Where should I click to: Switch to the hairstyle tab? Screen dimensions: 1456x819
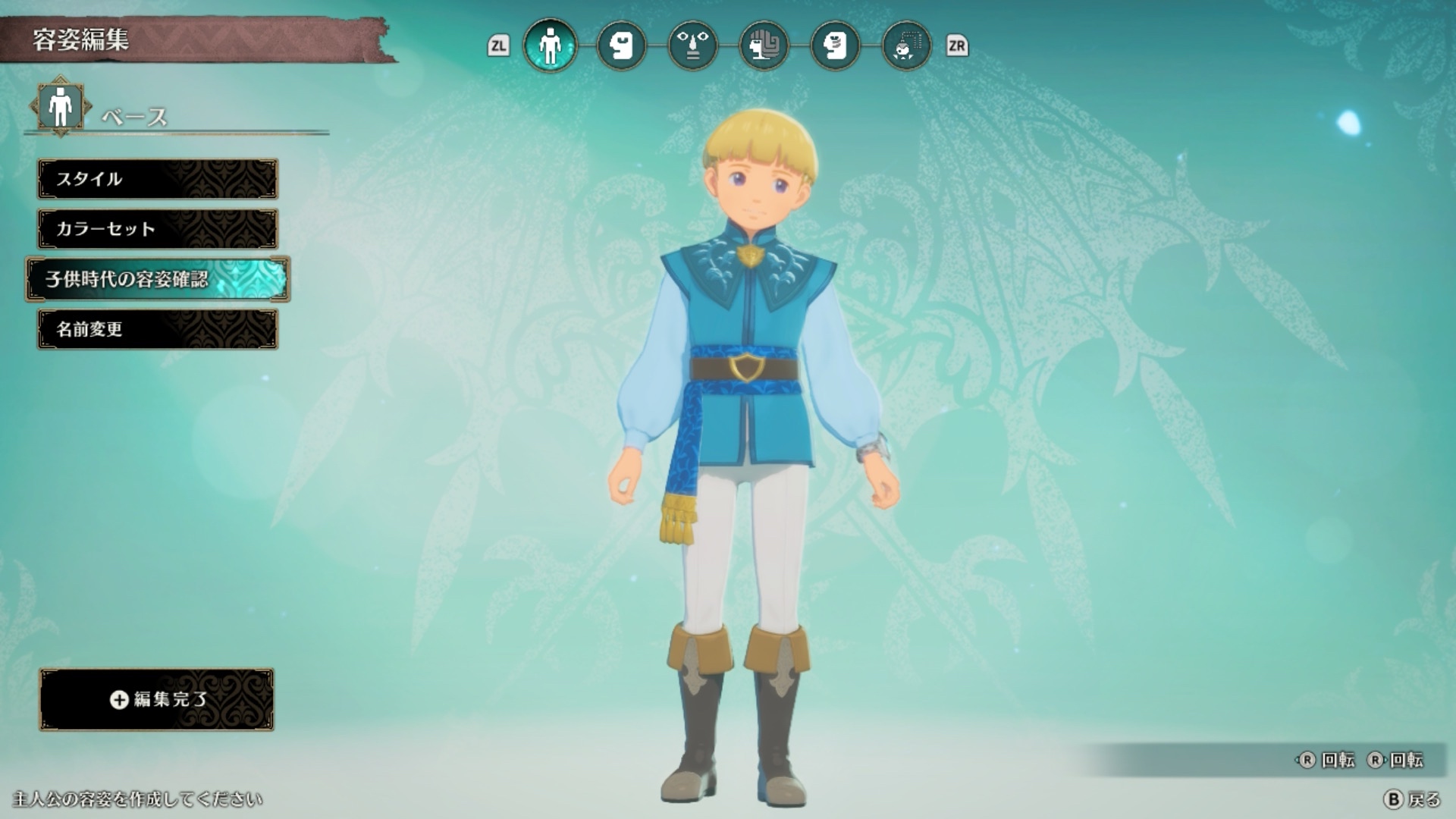click(x=764, y=46)
